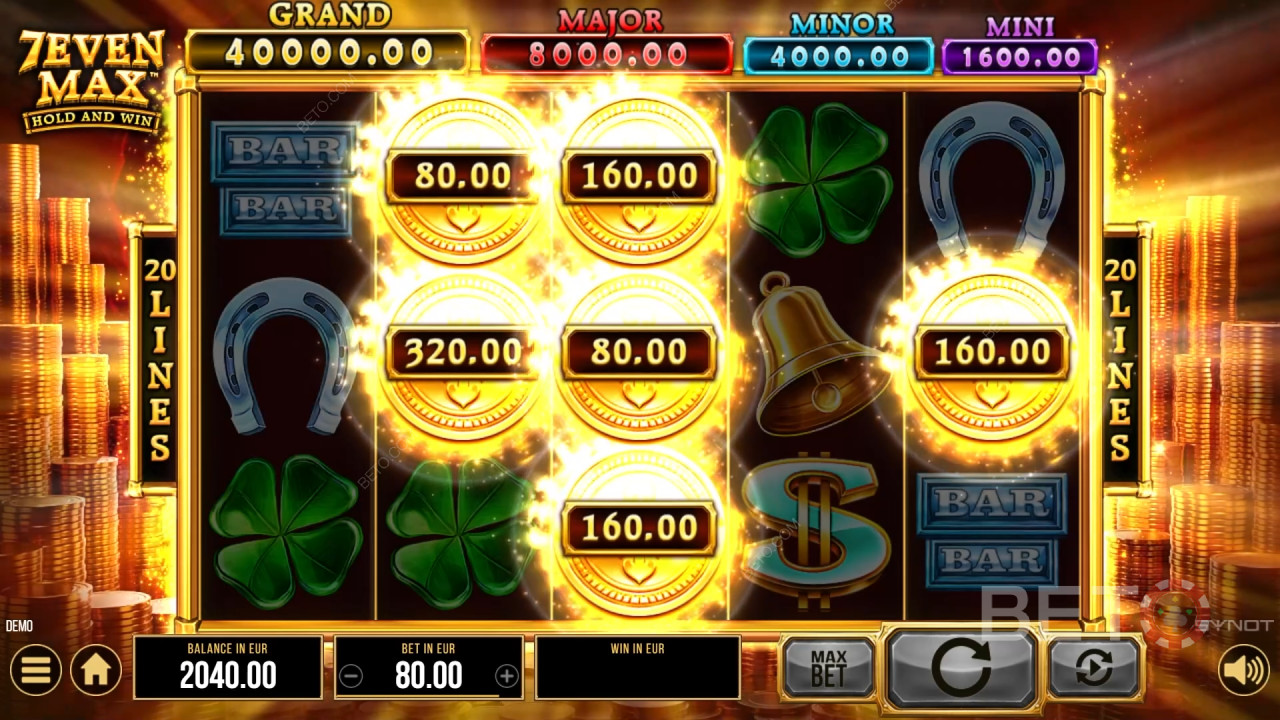This screenshot has height=720, width=1280.
Task: Increase the bet with the plus button
Action: 507,677
